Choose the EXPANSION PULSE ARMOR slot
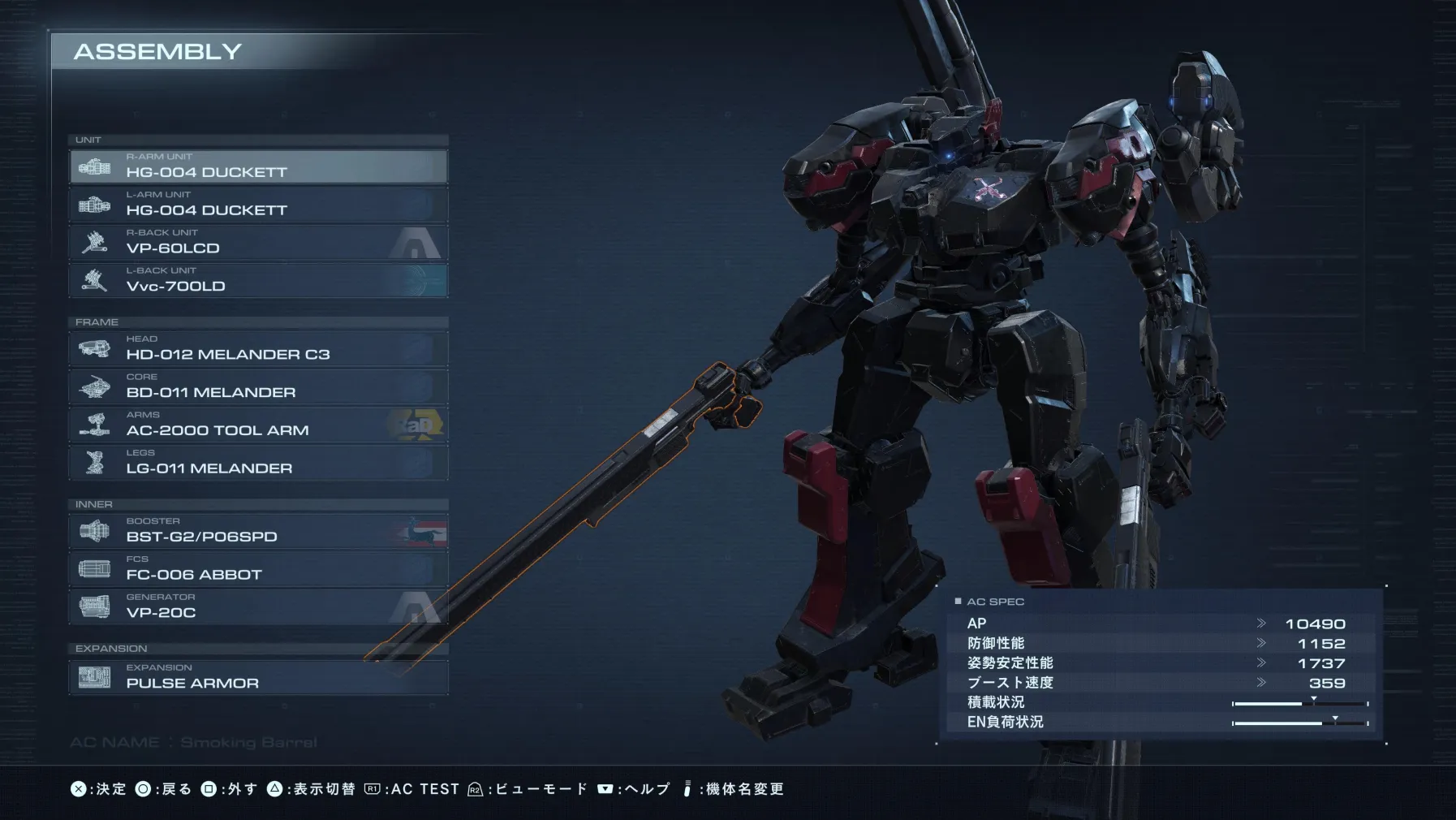The height and width of the screenshot is (820, 1456). click(258, 678)
